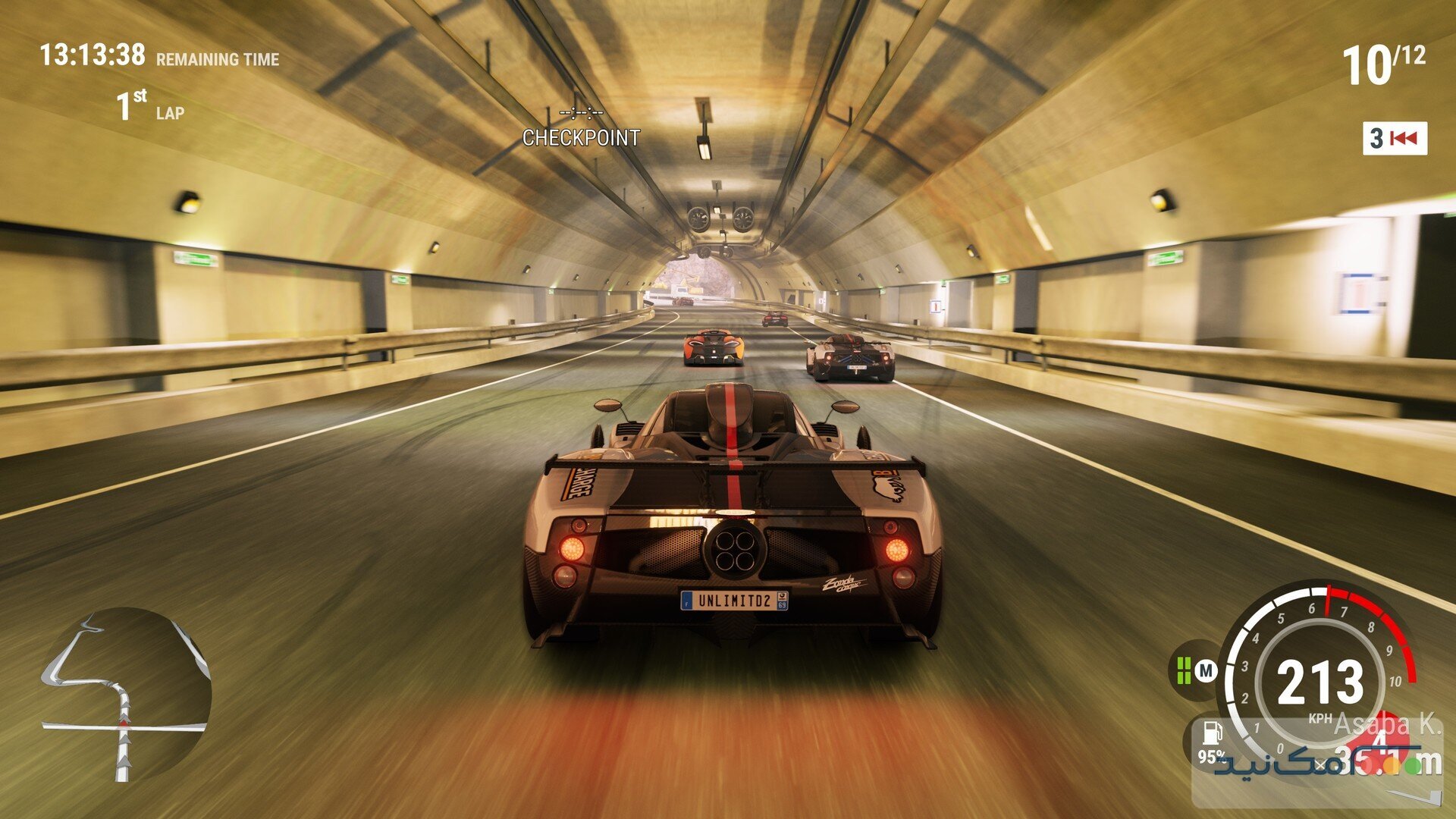Toggle the race position display 10/12
Image resolution: width=1456 pixels, height=819 pixels.
coord(1385,64)
